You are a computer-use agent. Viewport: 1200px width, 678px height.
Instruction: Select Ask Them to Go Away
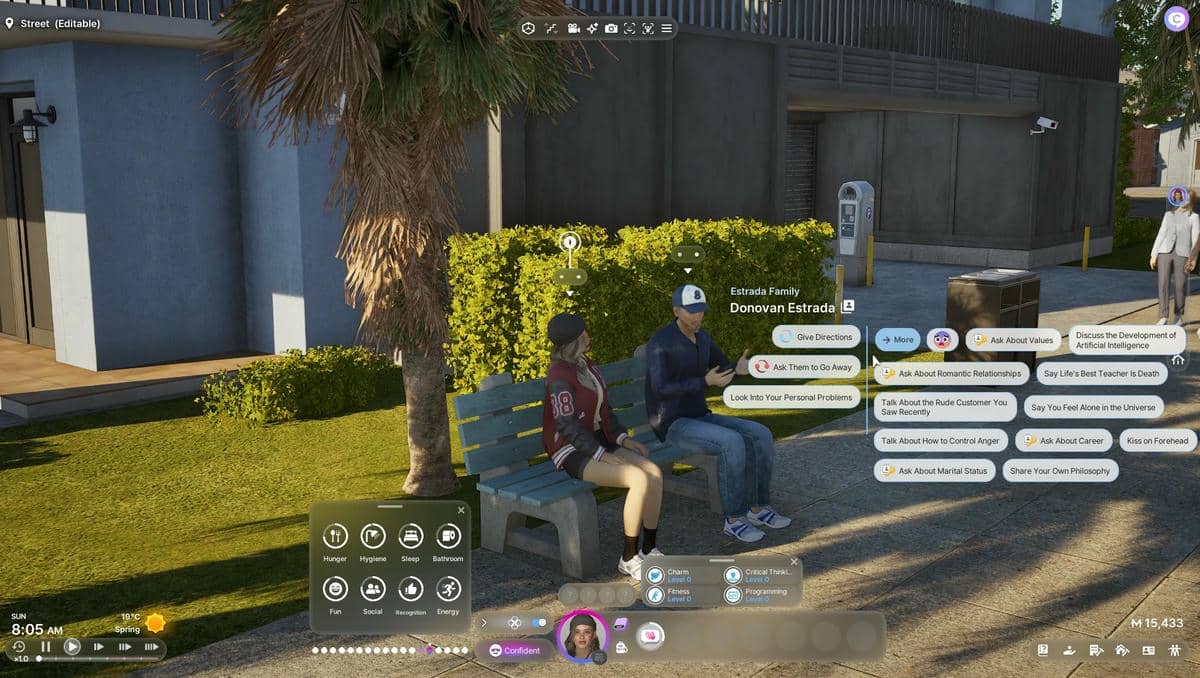pyautogui.click(x=805, y=367)
